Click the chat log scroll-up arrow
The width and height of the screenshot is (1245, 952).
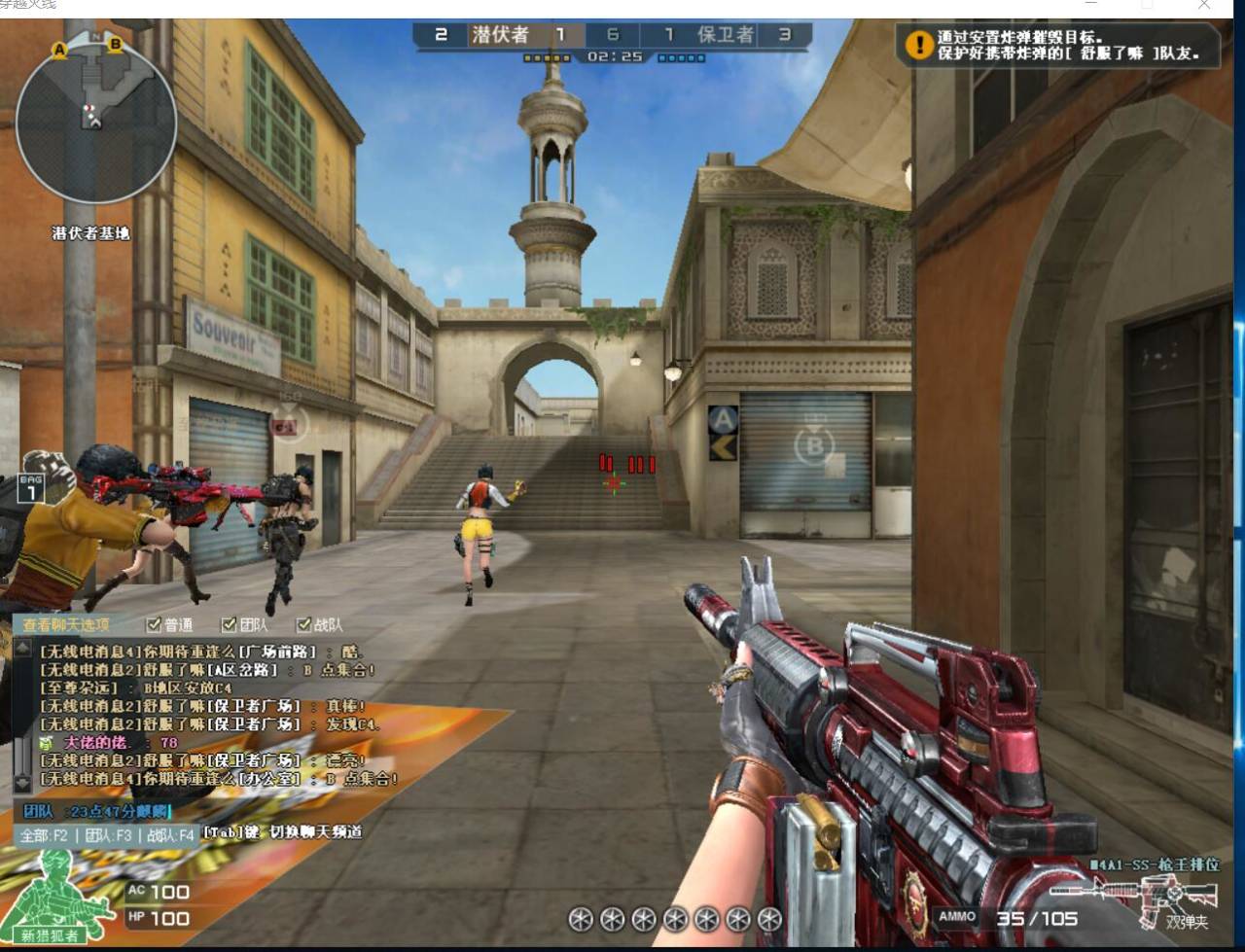22,647
